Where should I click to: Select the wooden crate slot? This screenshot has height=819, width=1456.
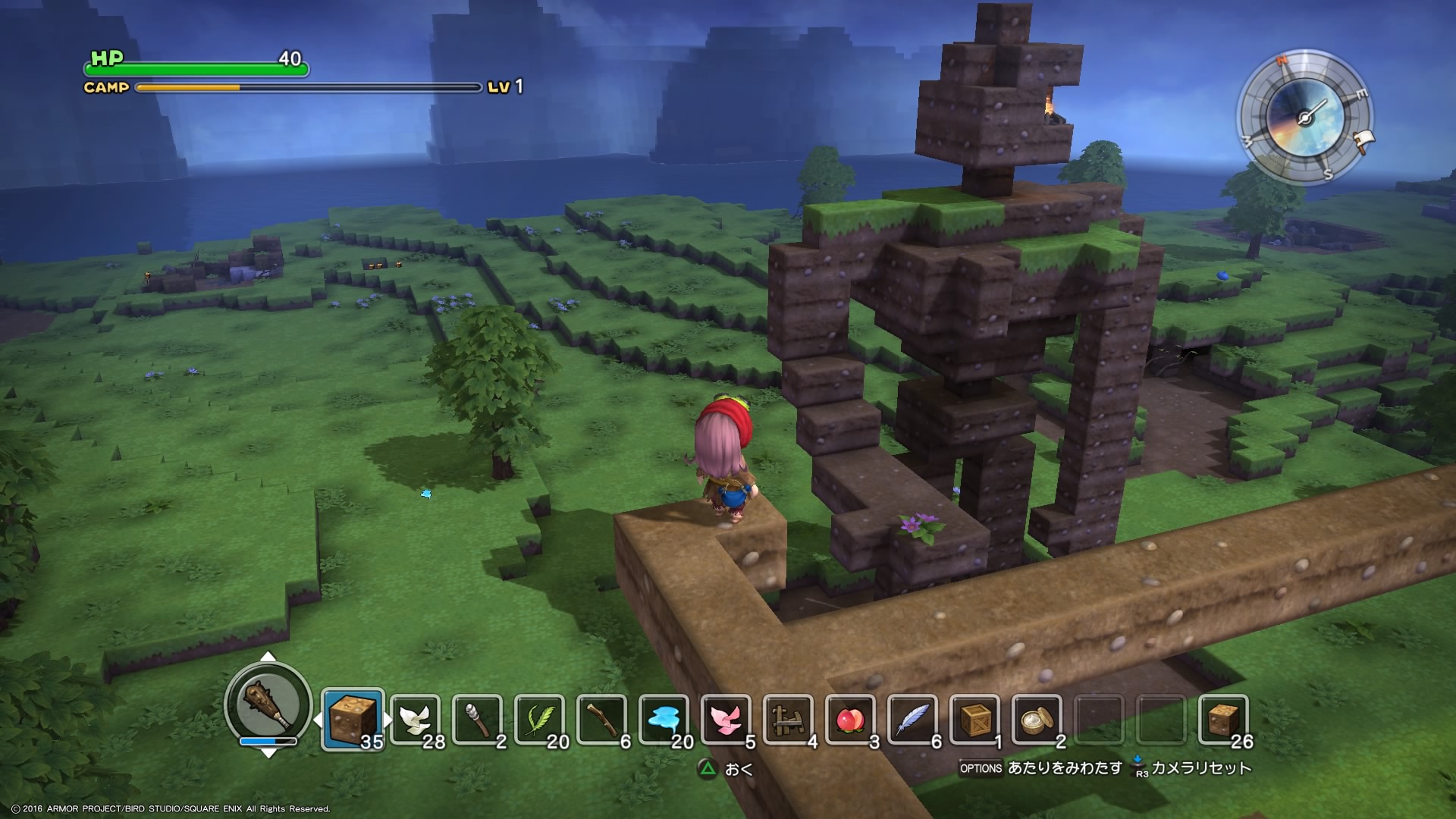[974, 719]
